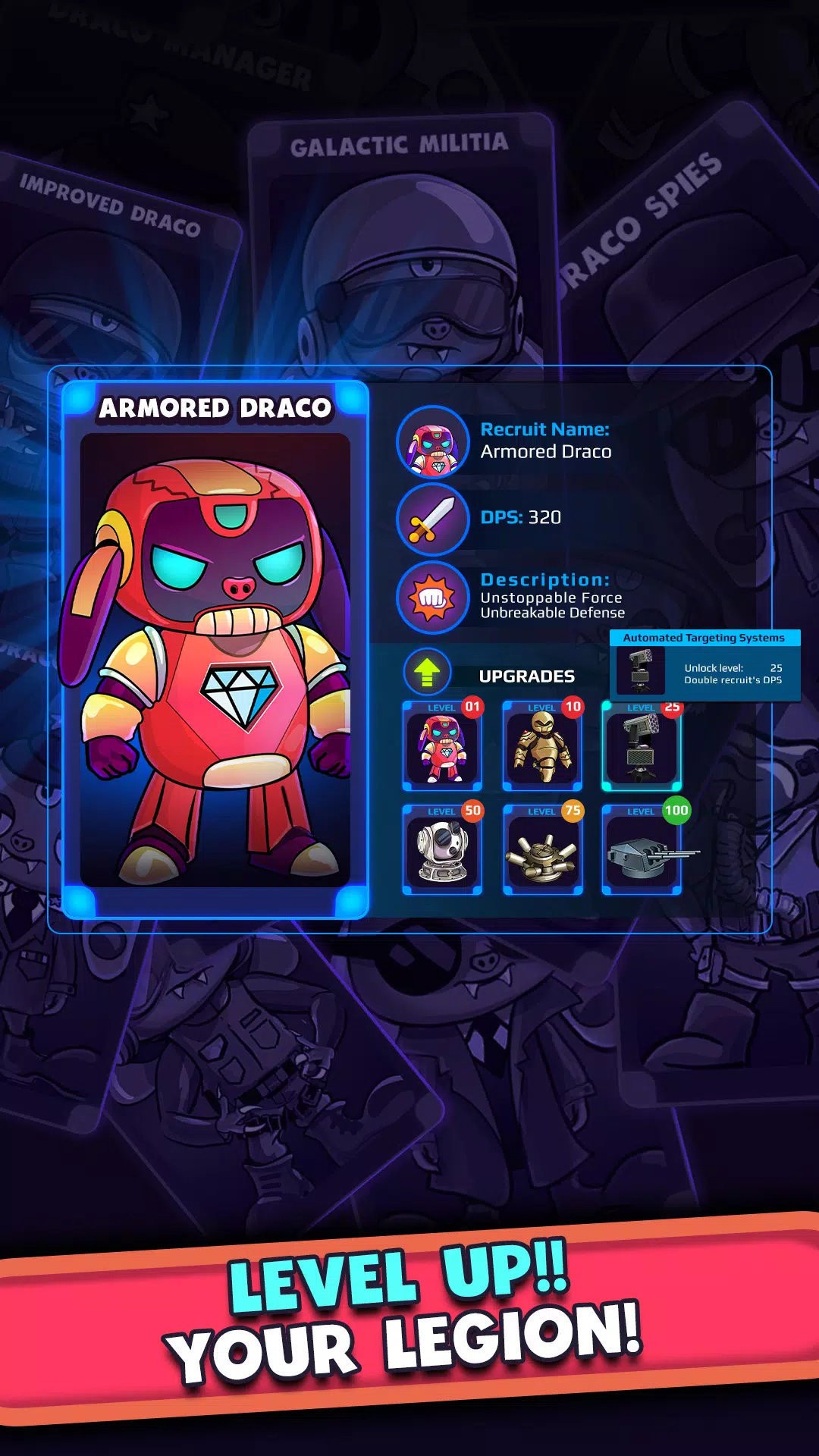Click the fist description icon
This screenshot has height=1456, width=819.
(433, 598)
